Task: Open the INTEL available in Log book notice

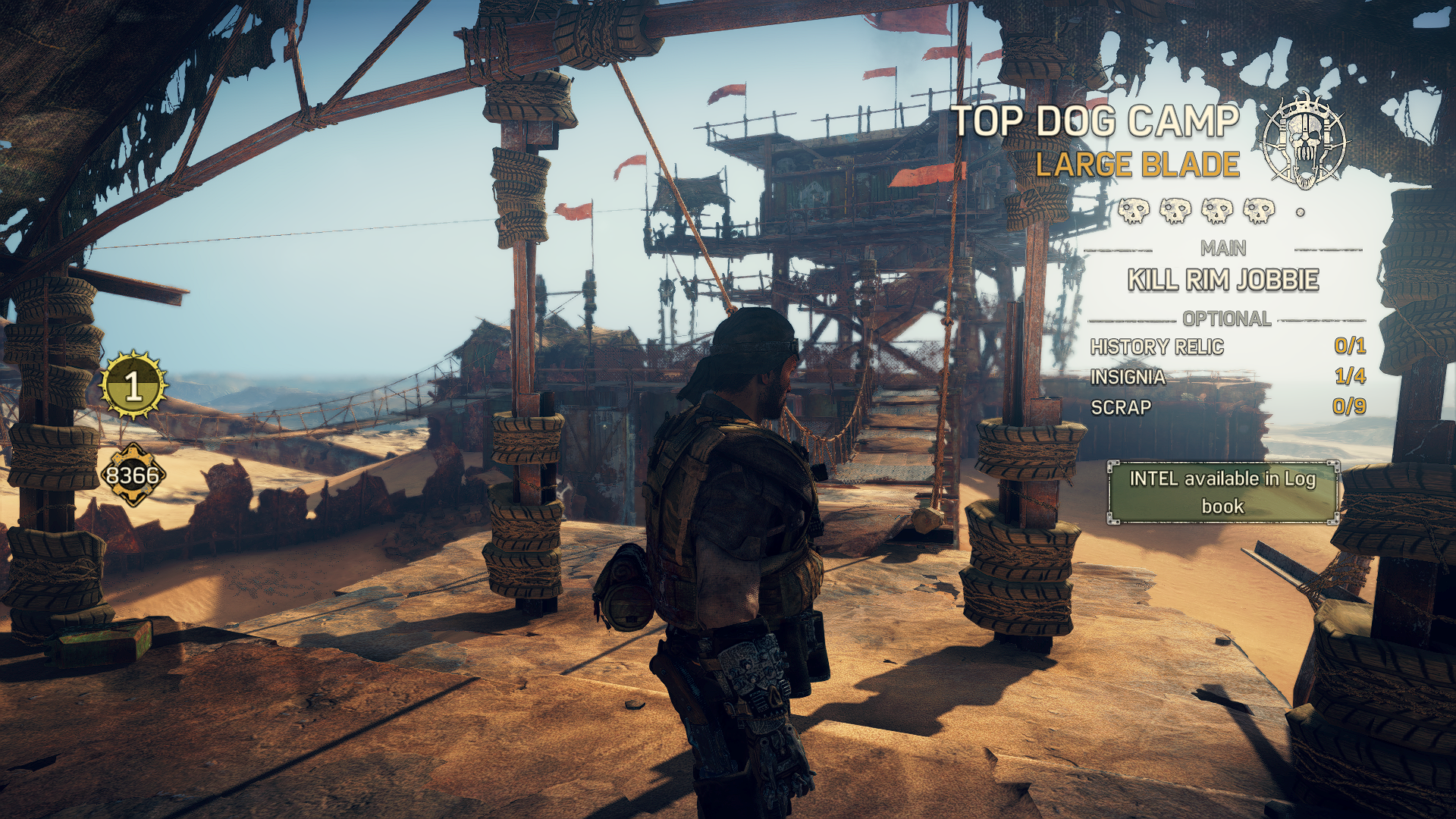Action: pos(1222,492)
